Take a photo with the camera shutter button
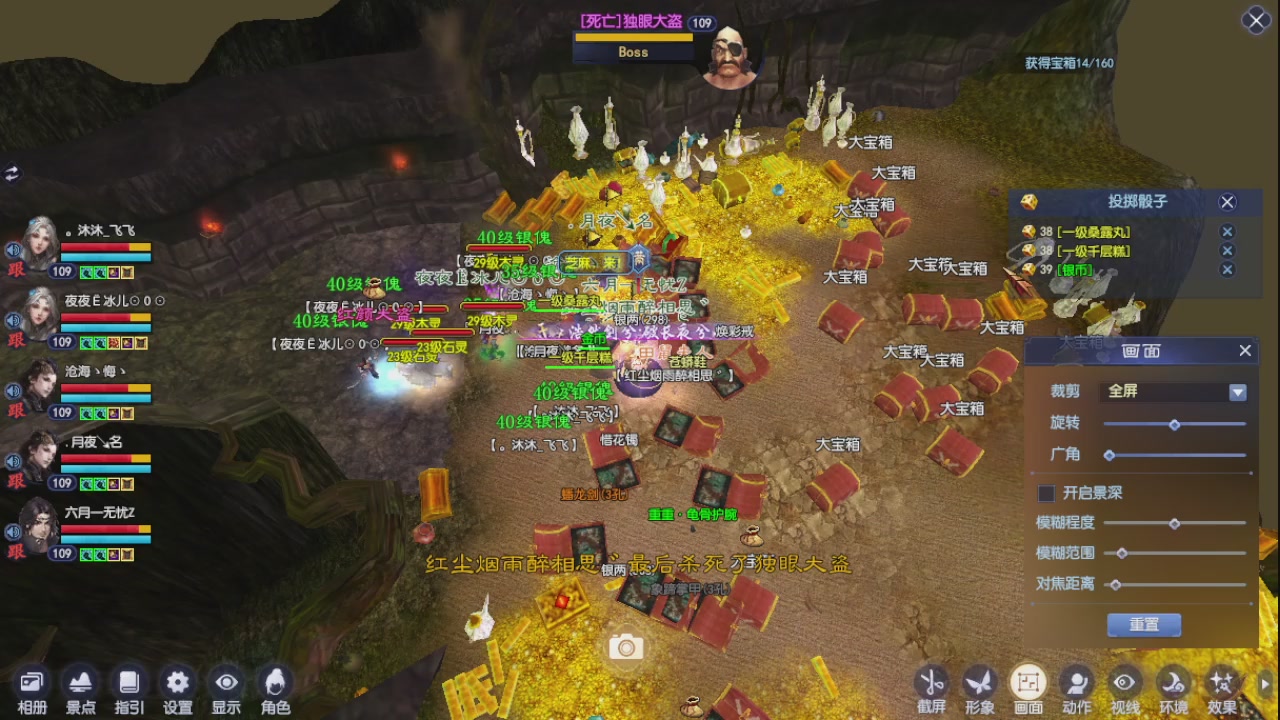Screen dimensions: 1280x720 click(625, 647)
